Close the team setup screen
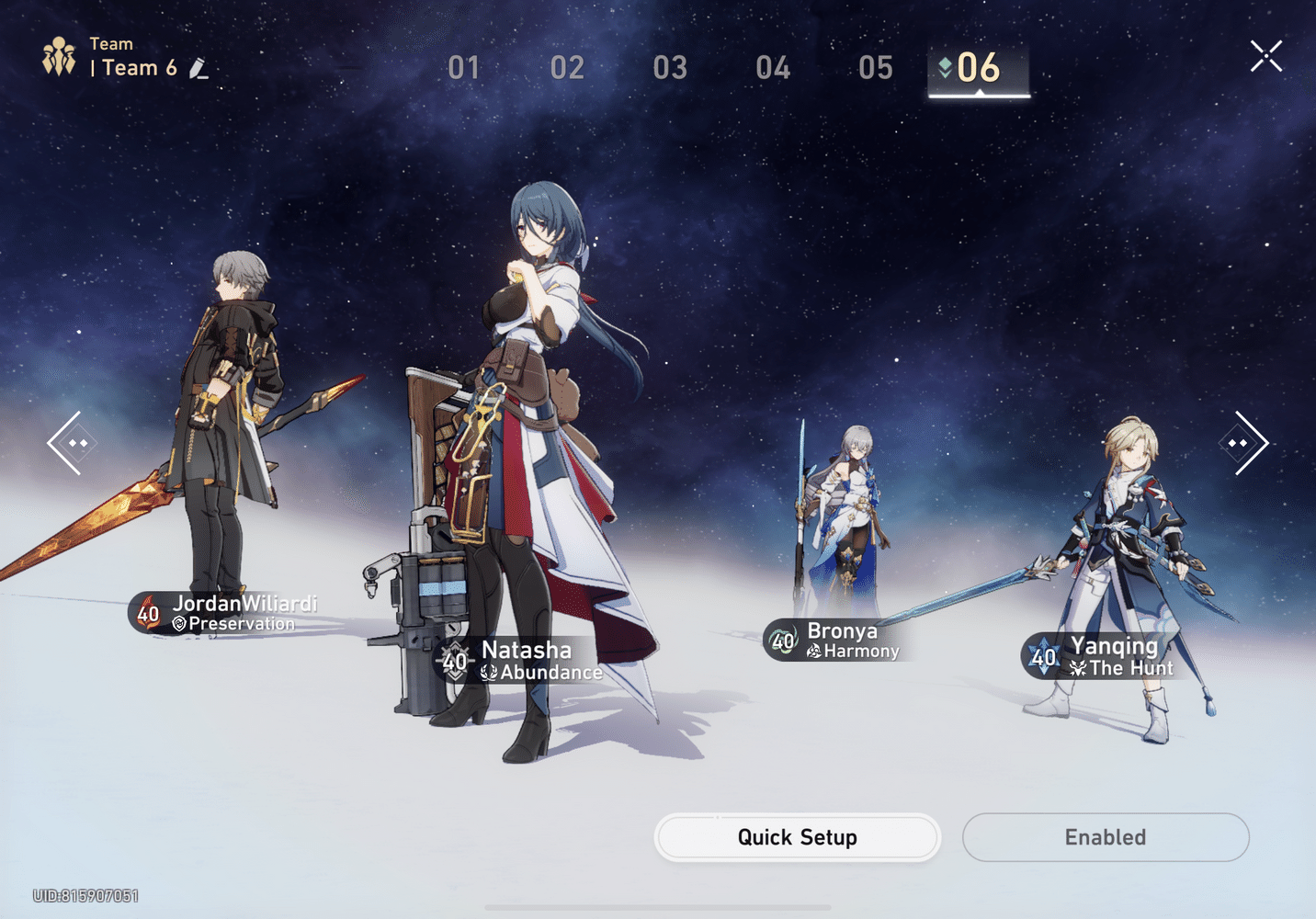Viewport: 1316px width, 919px height. tap(1265, 57)
